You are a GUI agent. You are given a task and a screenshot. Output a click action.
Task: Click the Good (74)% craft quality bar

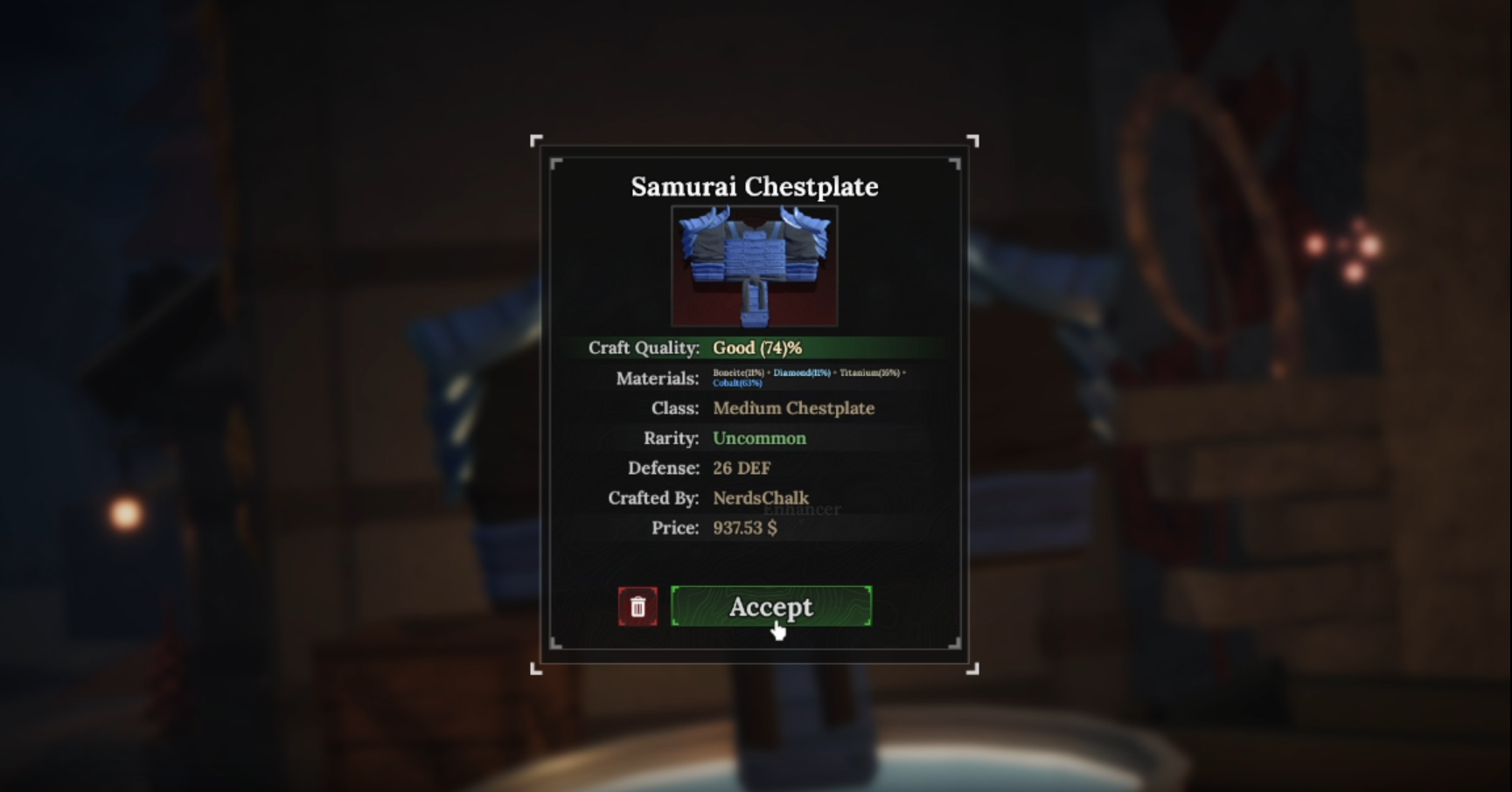756,348
